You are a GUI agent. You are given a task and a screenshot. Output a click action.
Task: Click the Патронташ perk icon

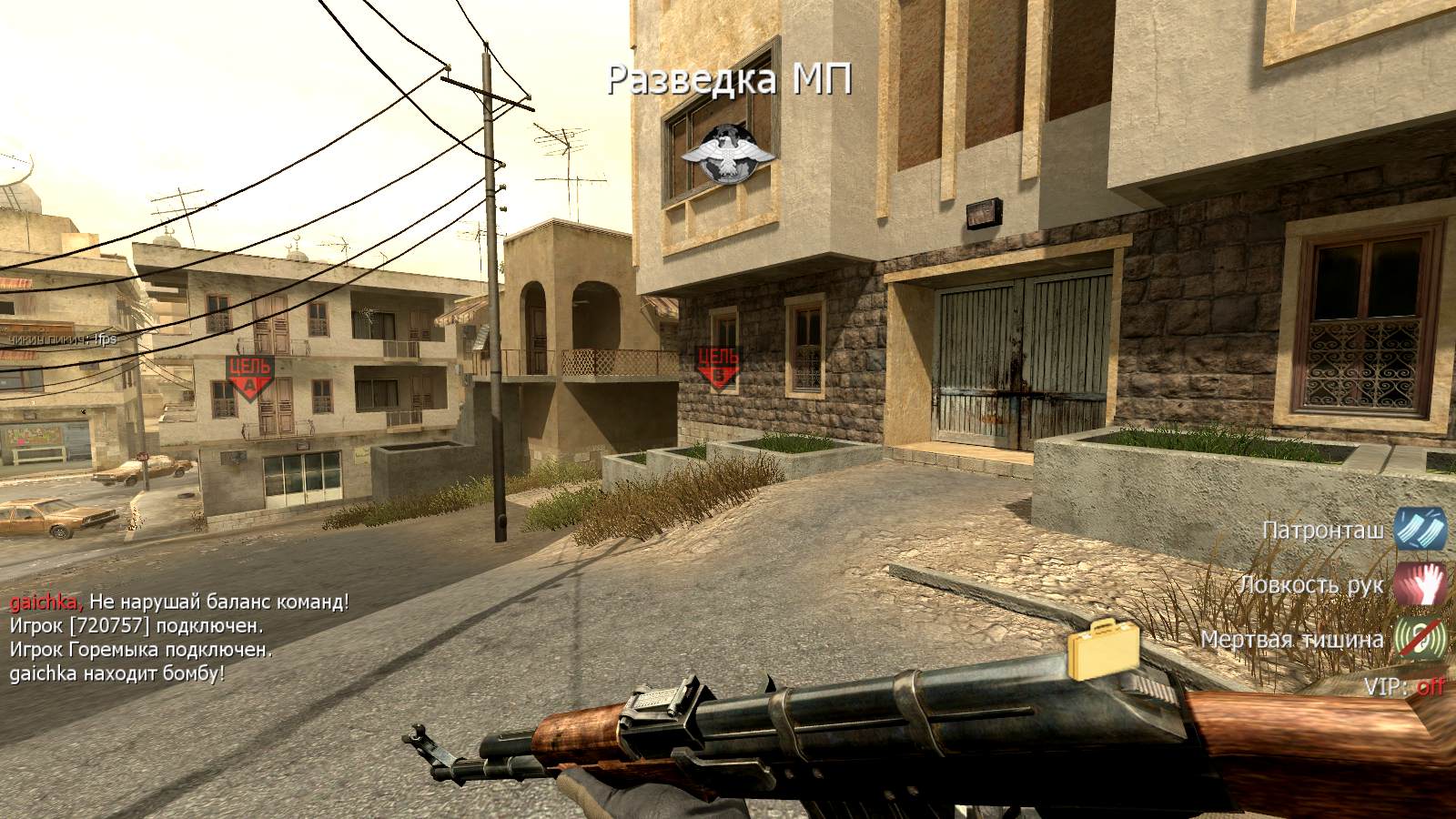tap(1421, 530)
